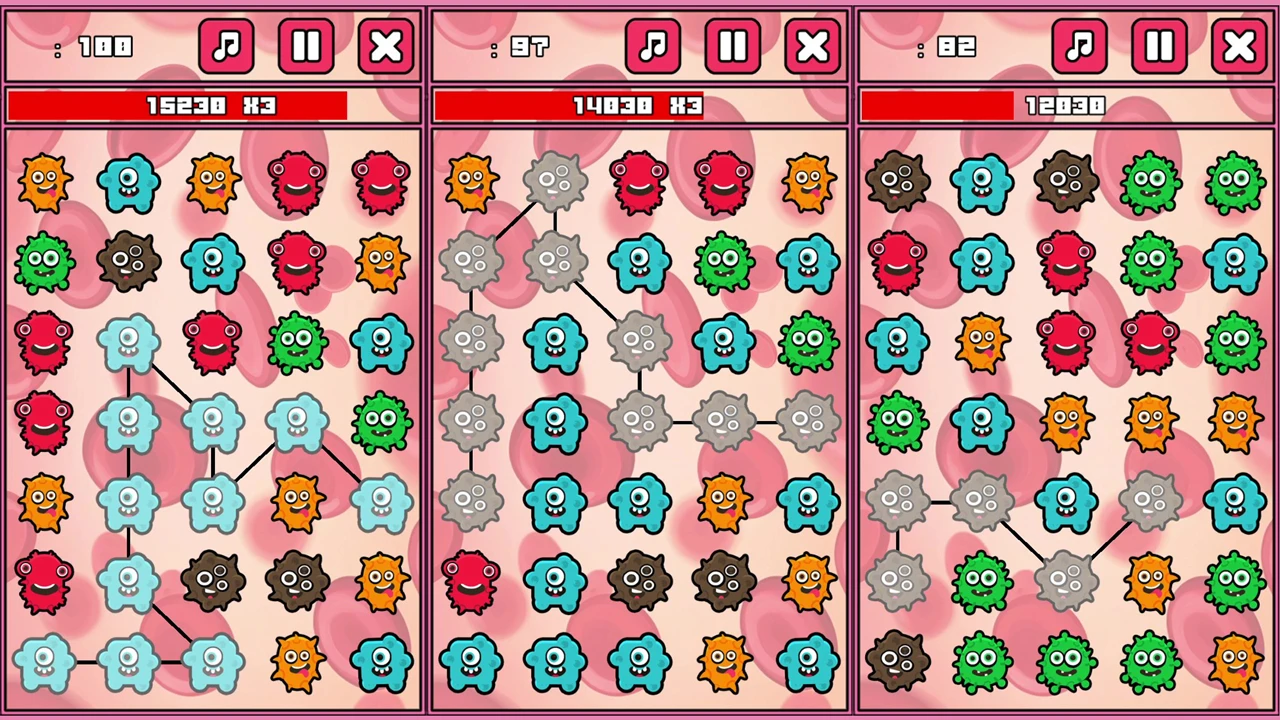
Task: Mute the music on the left game board
Action: [x=226, y=46]
